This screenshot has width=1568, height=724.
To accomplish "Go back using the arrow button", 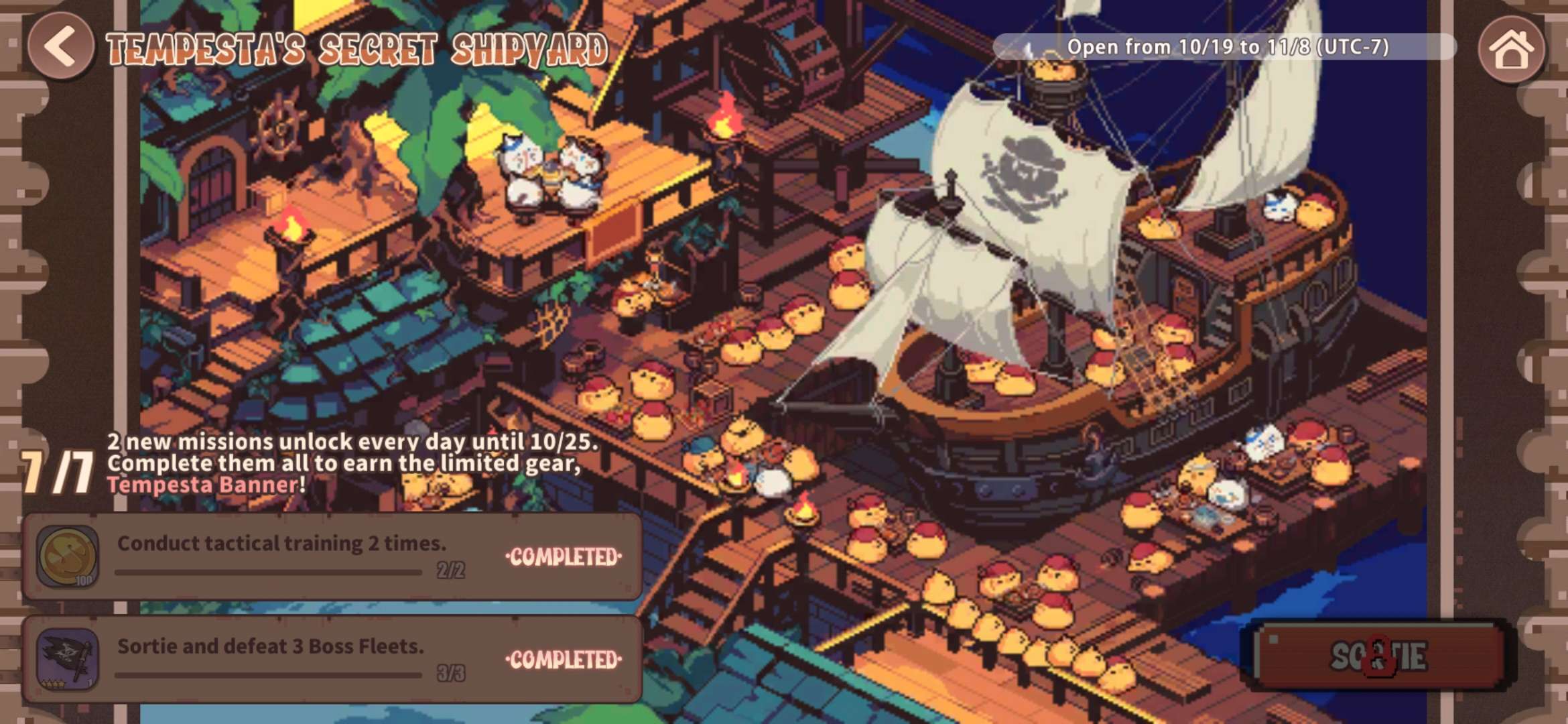I will (x=60, y=46).
